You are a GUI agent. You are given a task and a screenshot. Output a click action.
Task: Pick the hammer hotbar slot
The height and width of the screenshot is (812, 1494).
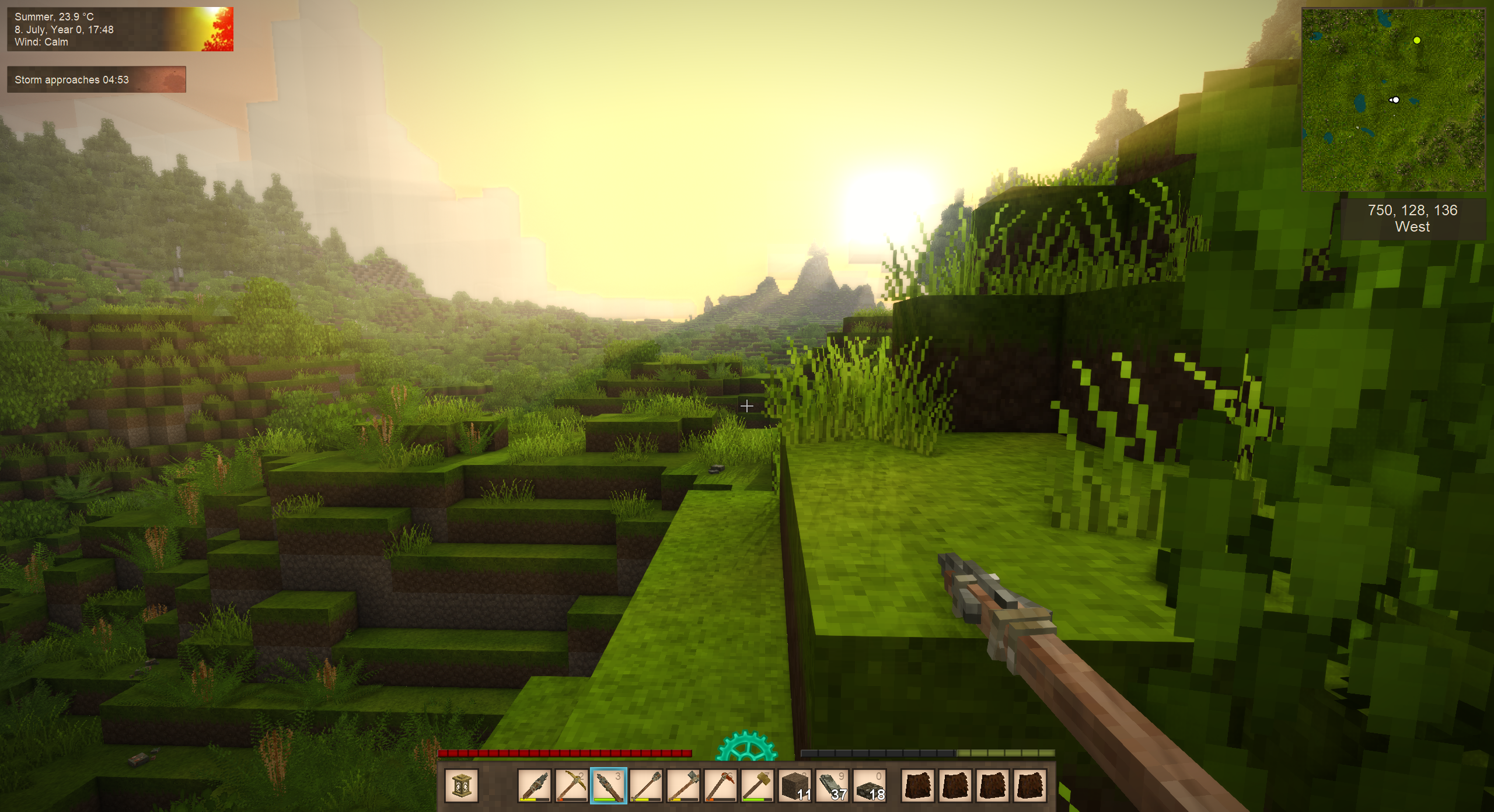coord(758,785)
